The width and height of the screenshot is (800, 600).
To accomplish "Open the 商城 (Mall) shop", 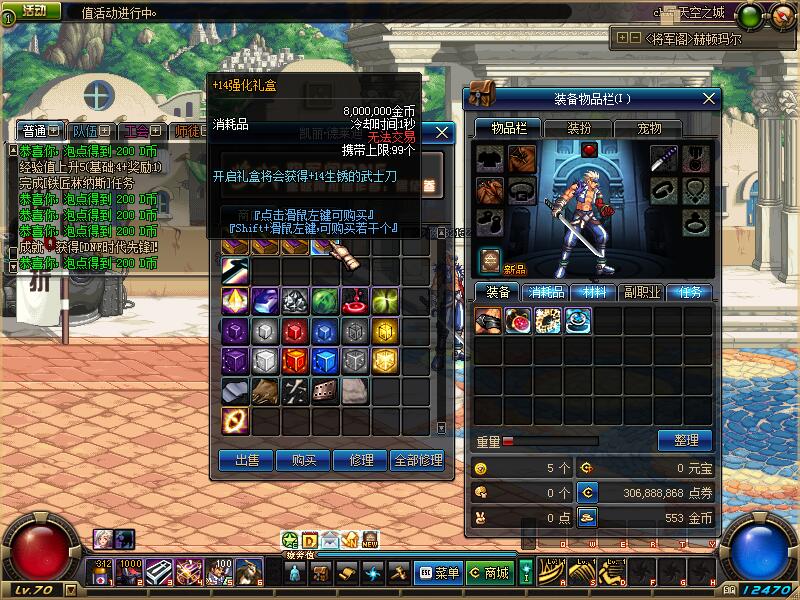I will point(489,573).
